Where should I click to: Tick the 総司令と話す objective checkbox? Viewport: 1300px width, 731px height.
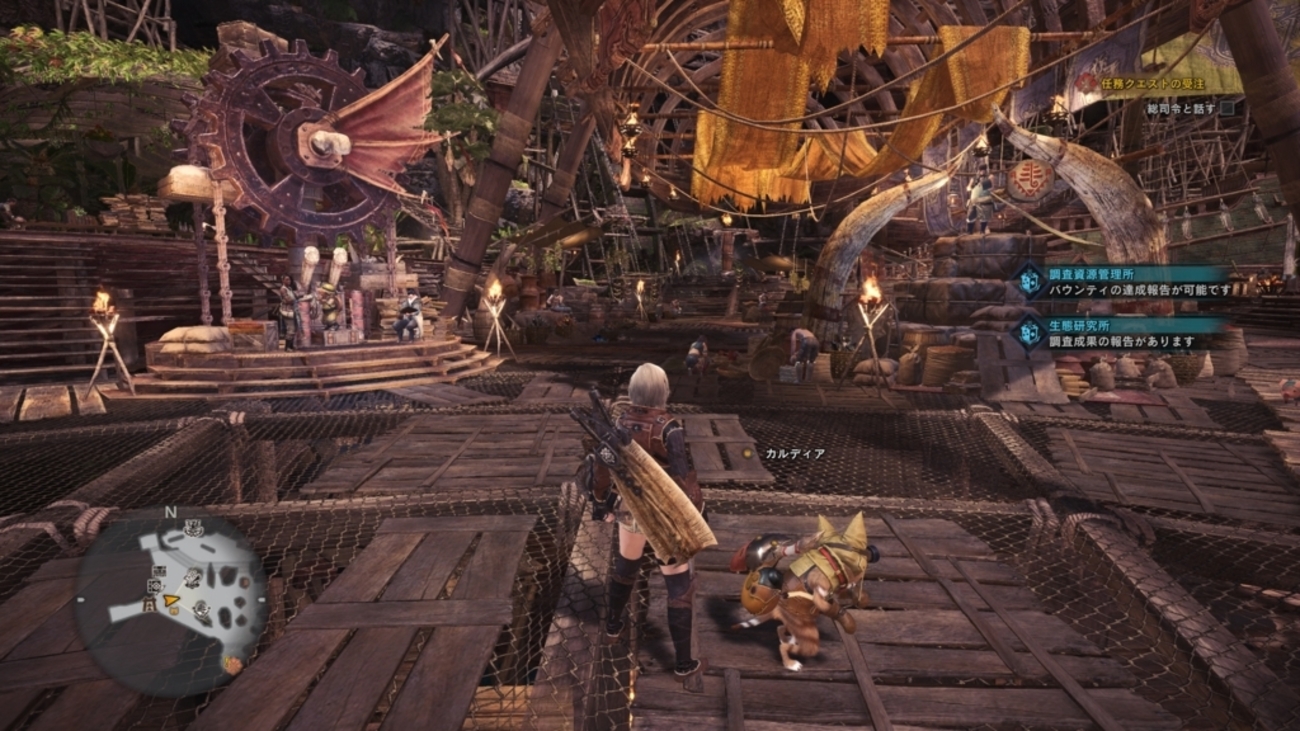[1227, 108]
